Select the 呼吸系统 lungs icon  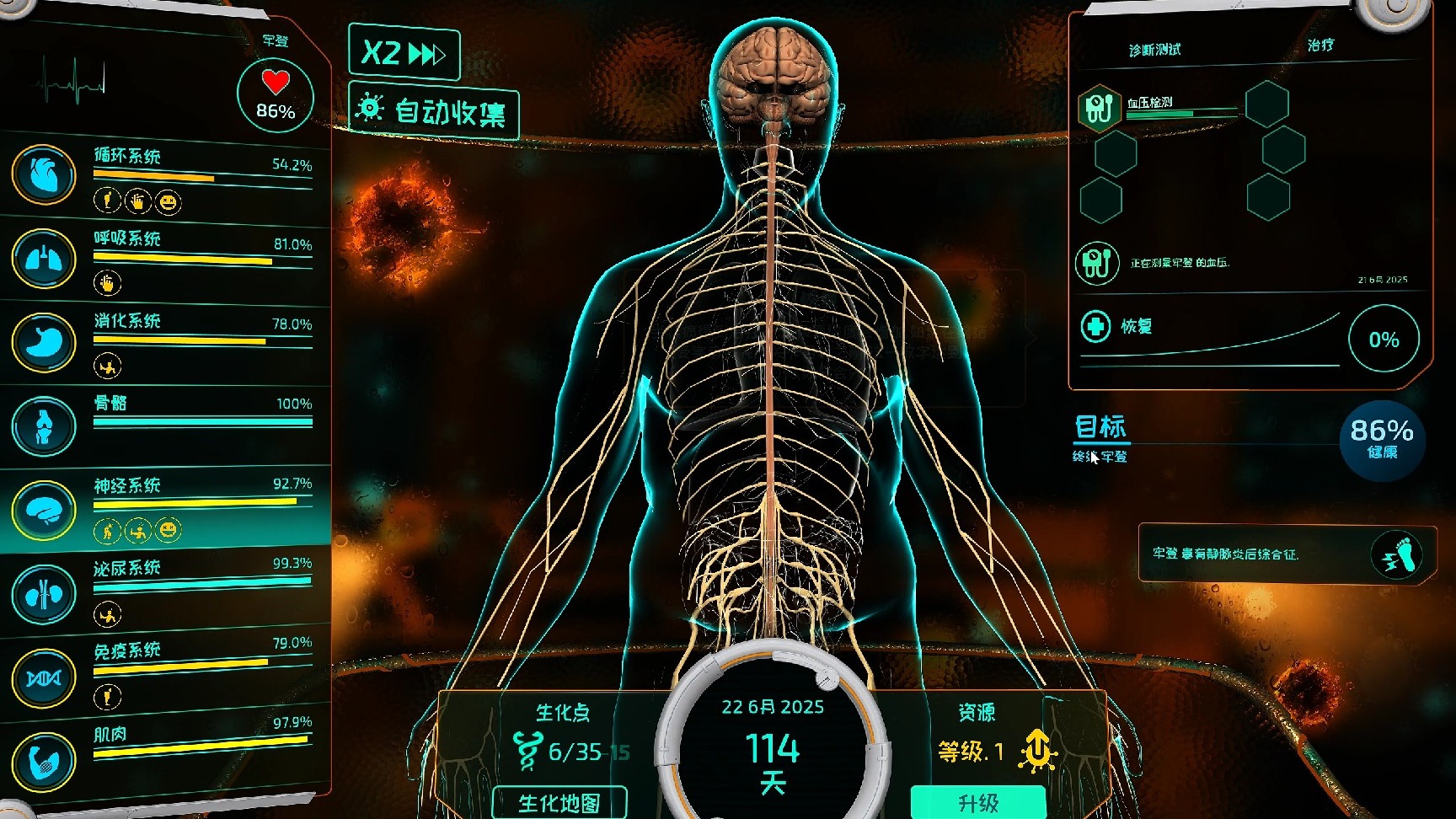click(44, 259)
